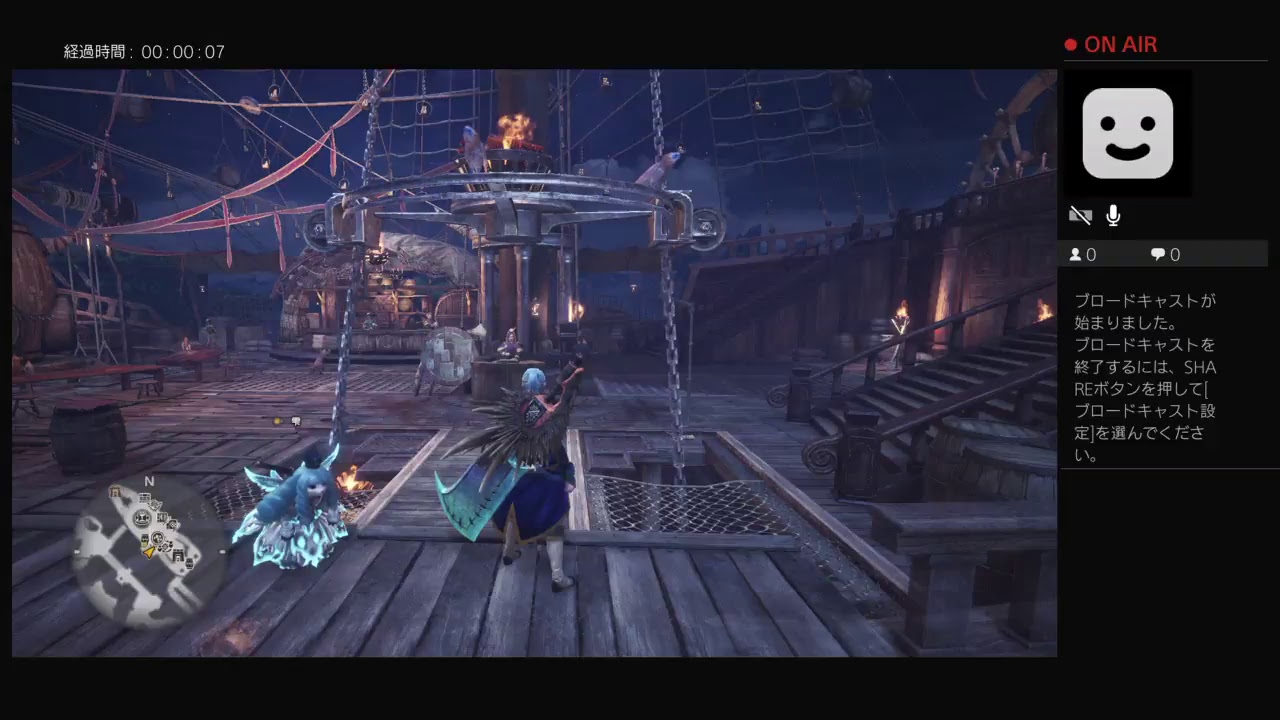Click the smiley avatar thumbnail

[1128, 133]
